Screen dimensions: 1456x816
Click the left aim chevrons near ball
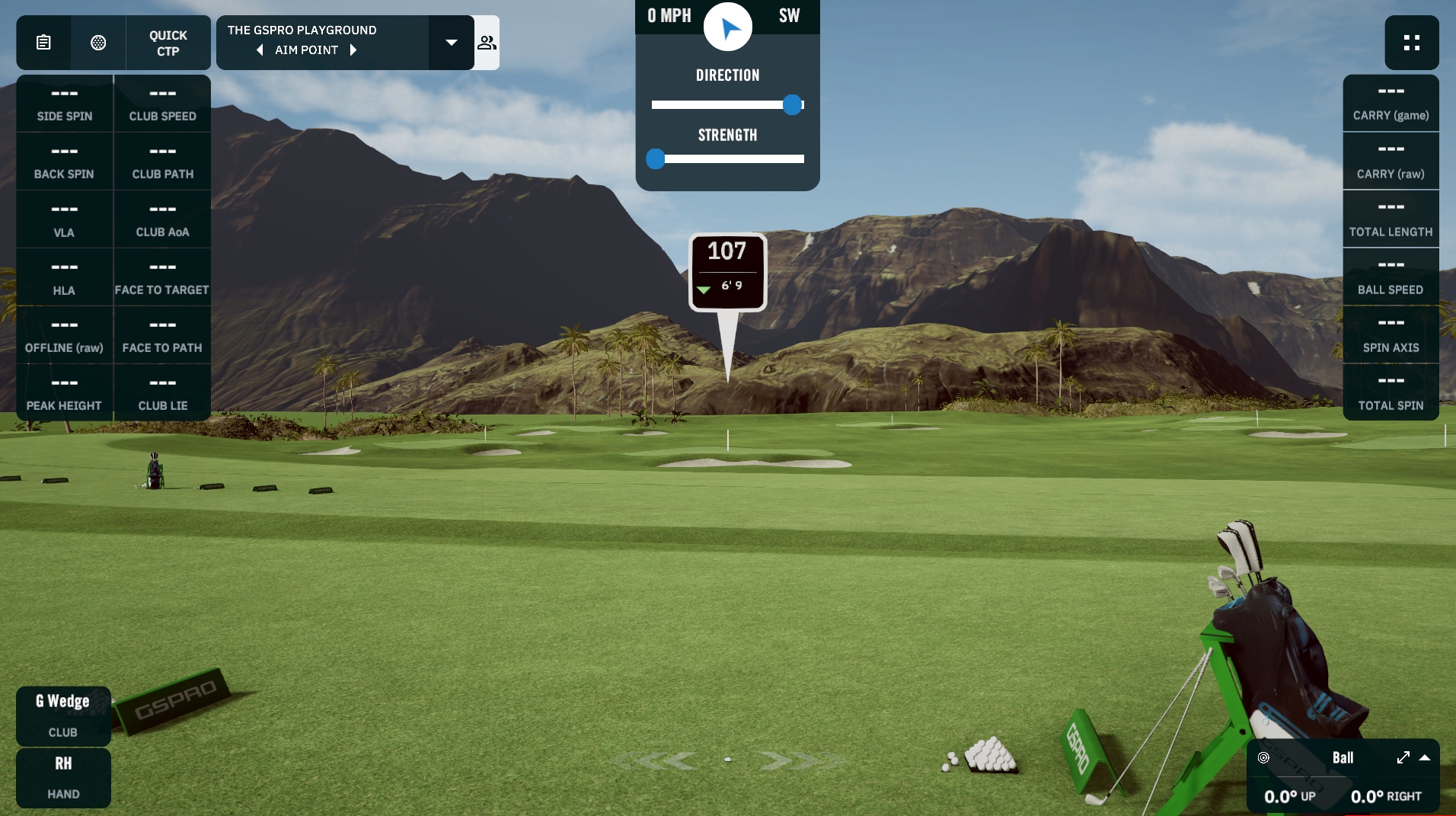pyautogui.click(x=669, y=760)
